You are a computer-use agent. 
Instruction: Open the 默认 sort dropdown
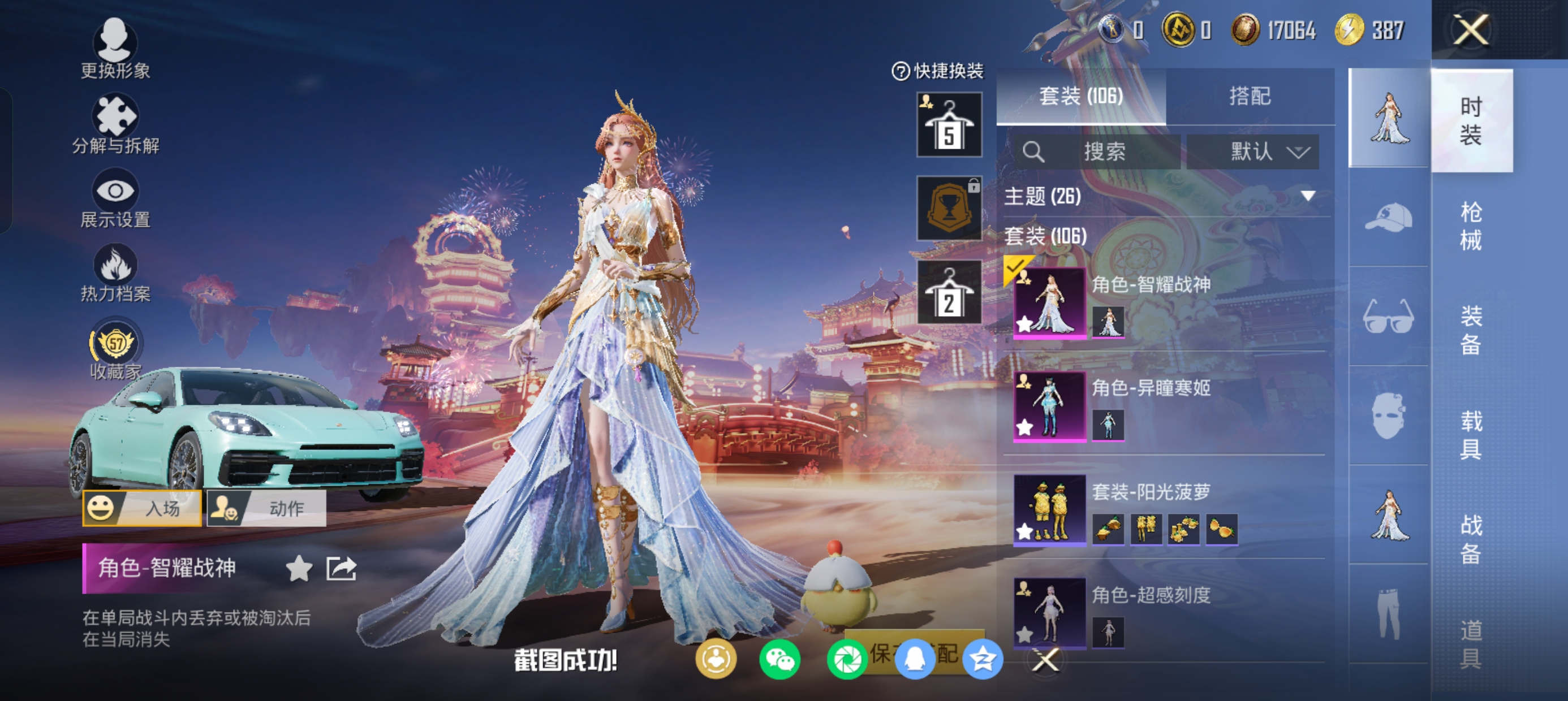pyautogui.click(x=1253, y=152)
